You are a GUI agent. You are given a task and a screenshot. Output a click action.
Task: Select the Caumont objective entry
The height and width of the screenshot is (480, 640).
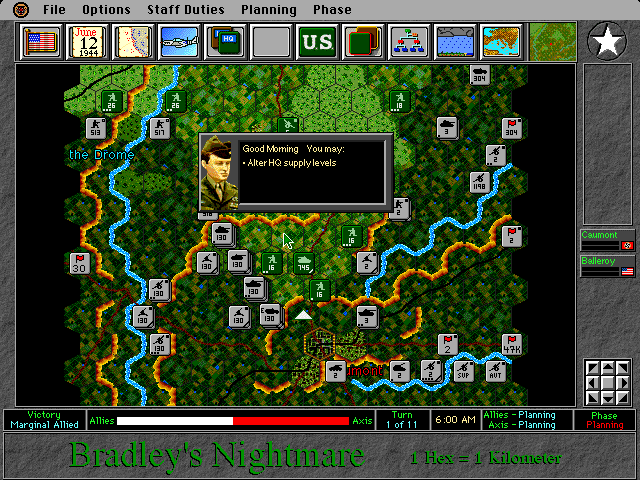607,240
